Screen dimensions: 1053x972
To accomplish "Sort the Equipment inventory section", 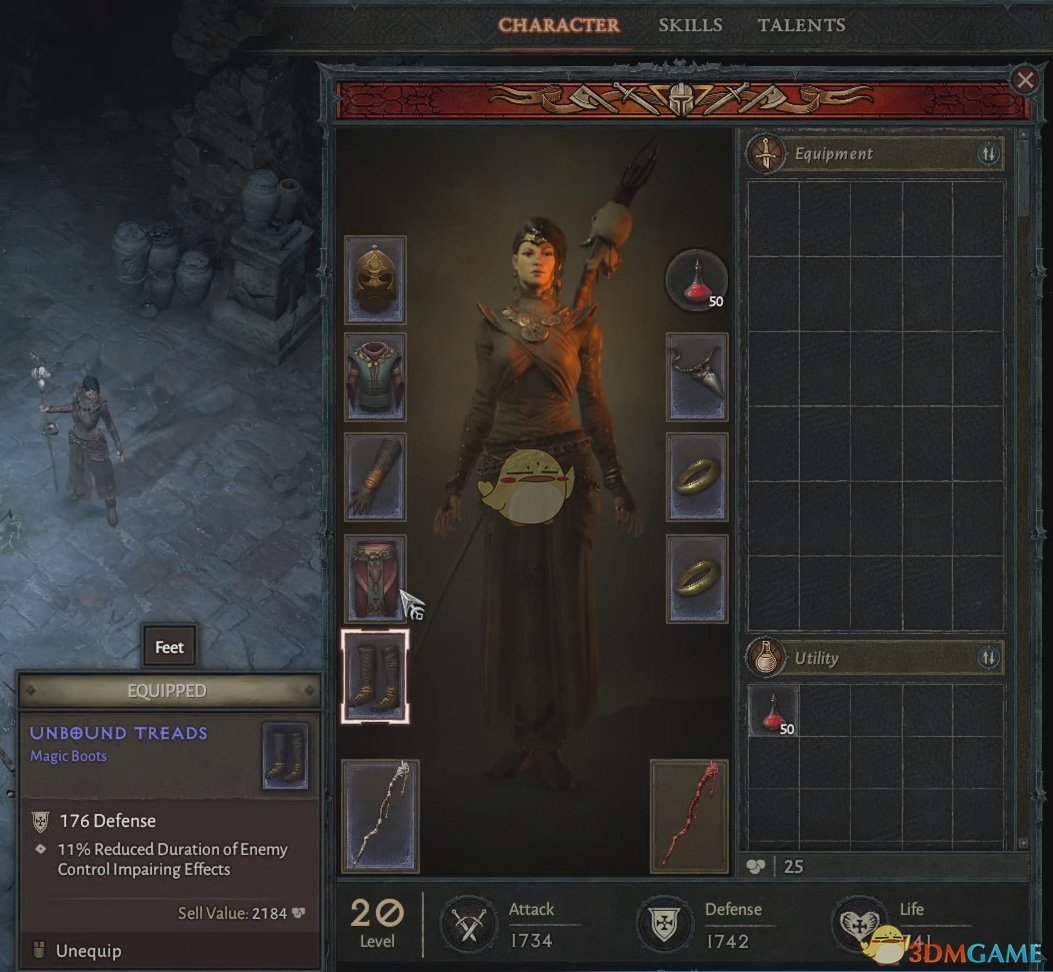I will tap(988, 154).
